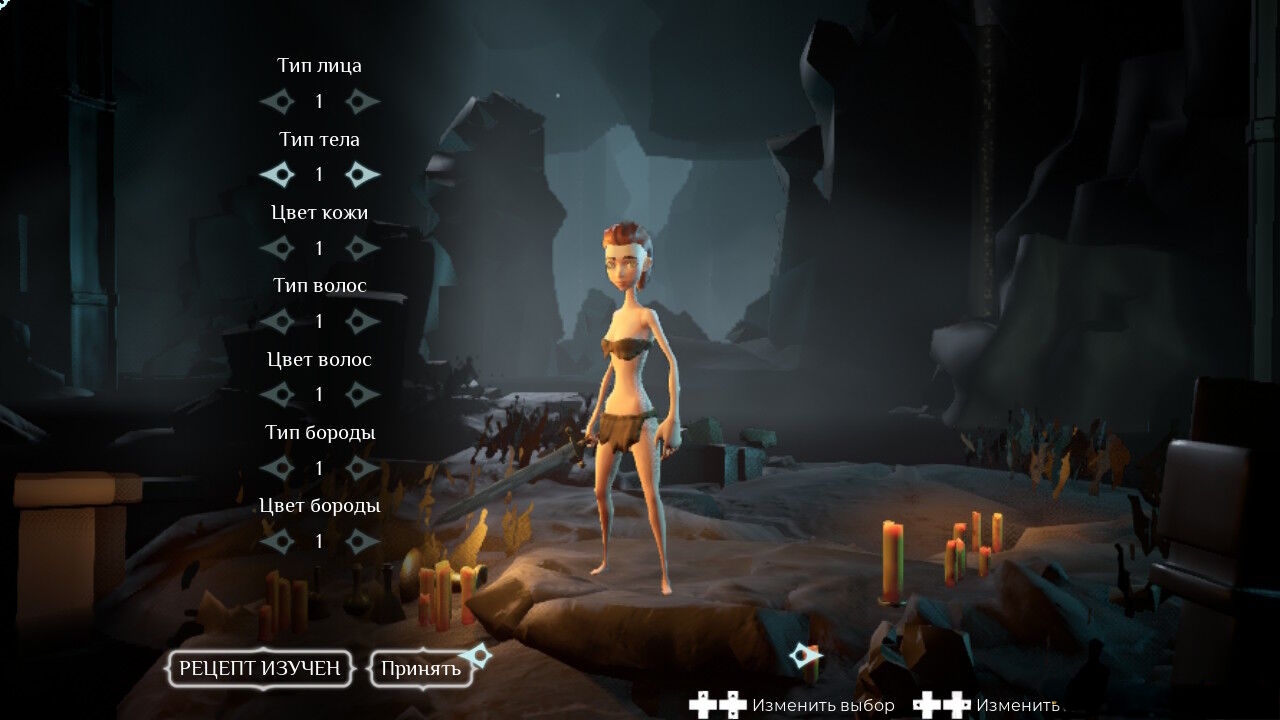Click the РЕЦЕПТ ИЗУЧЕН button
The image size is (1280, 720).
[x=260, y=669]
